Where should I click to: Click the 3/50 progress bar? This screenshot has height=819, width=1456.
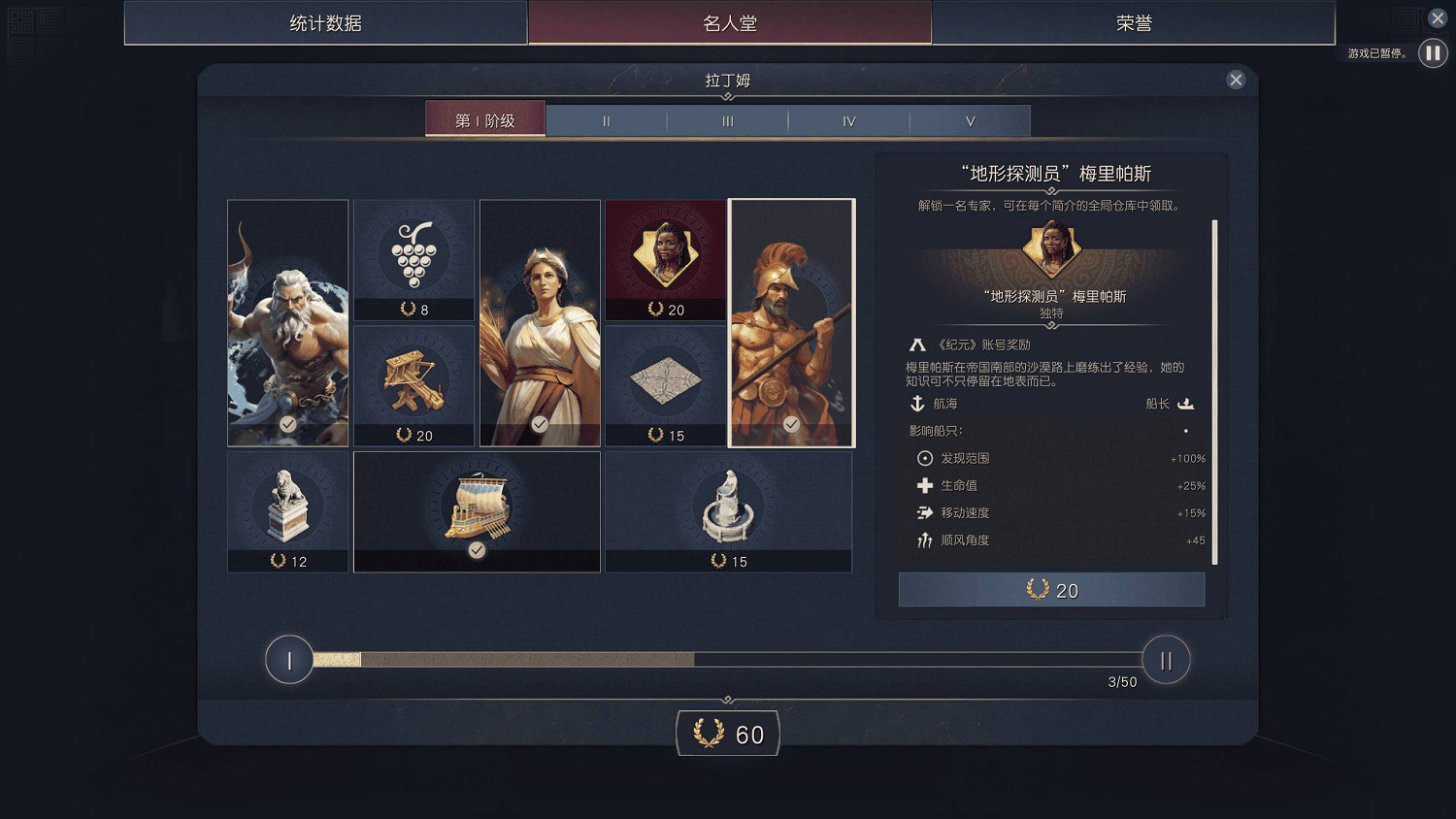tap(728, 660)
